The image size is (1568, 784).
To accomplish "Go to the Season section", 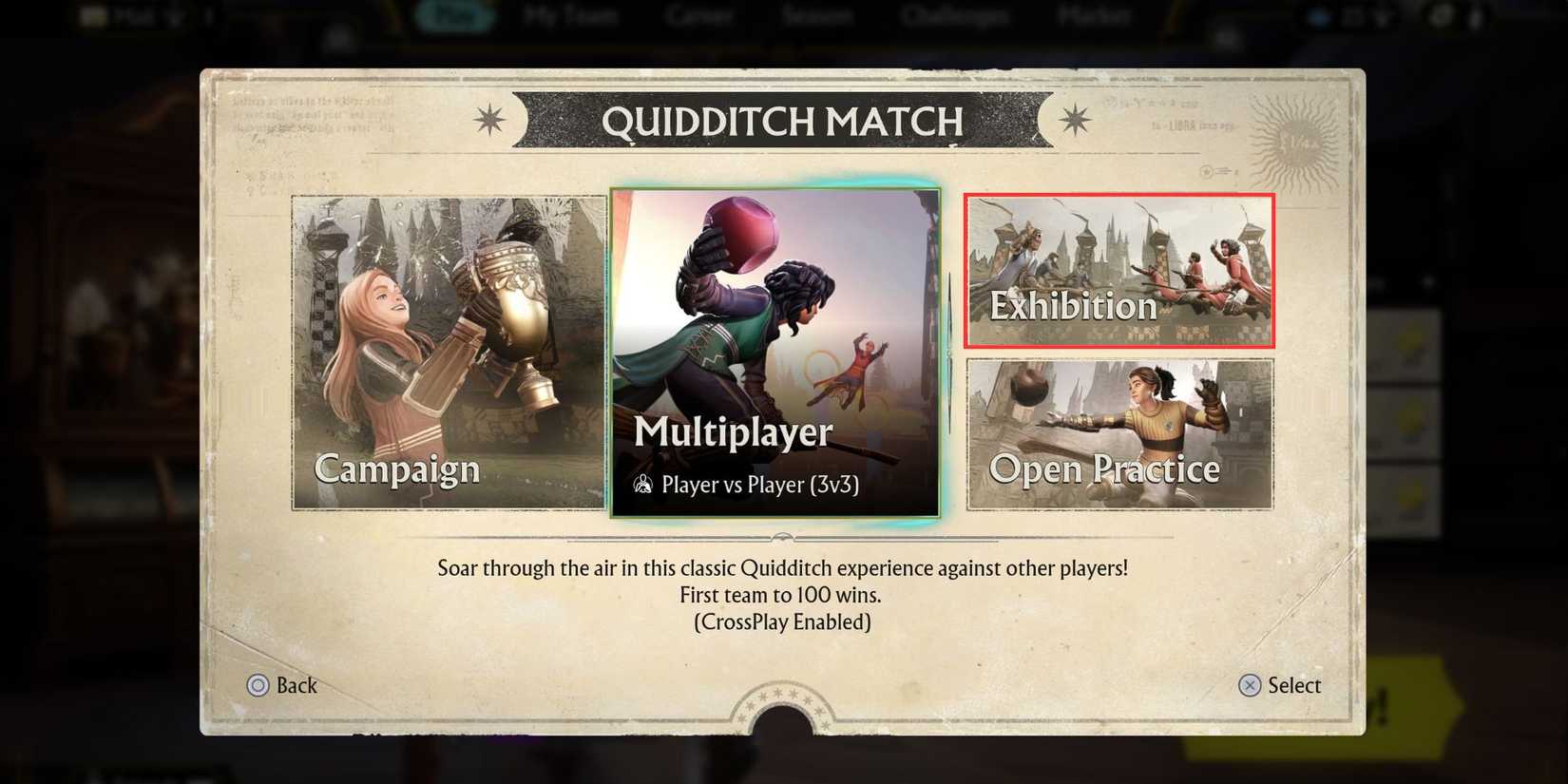I will (818, 14).
